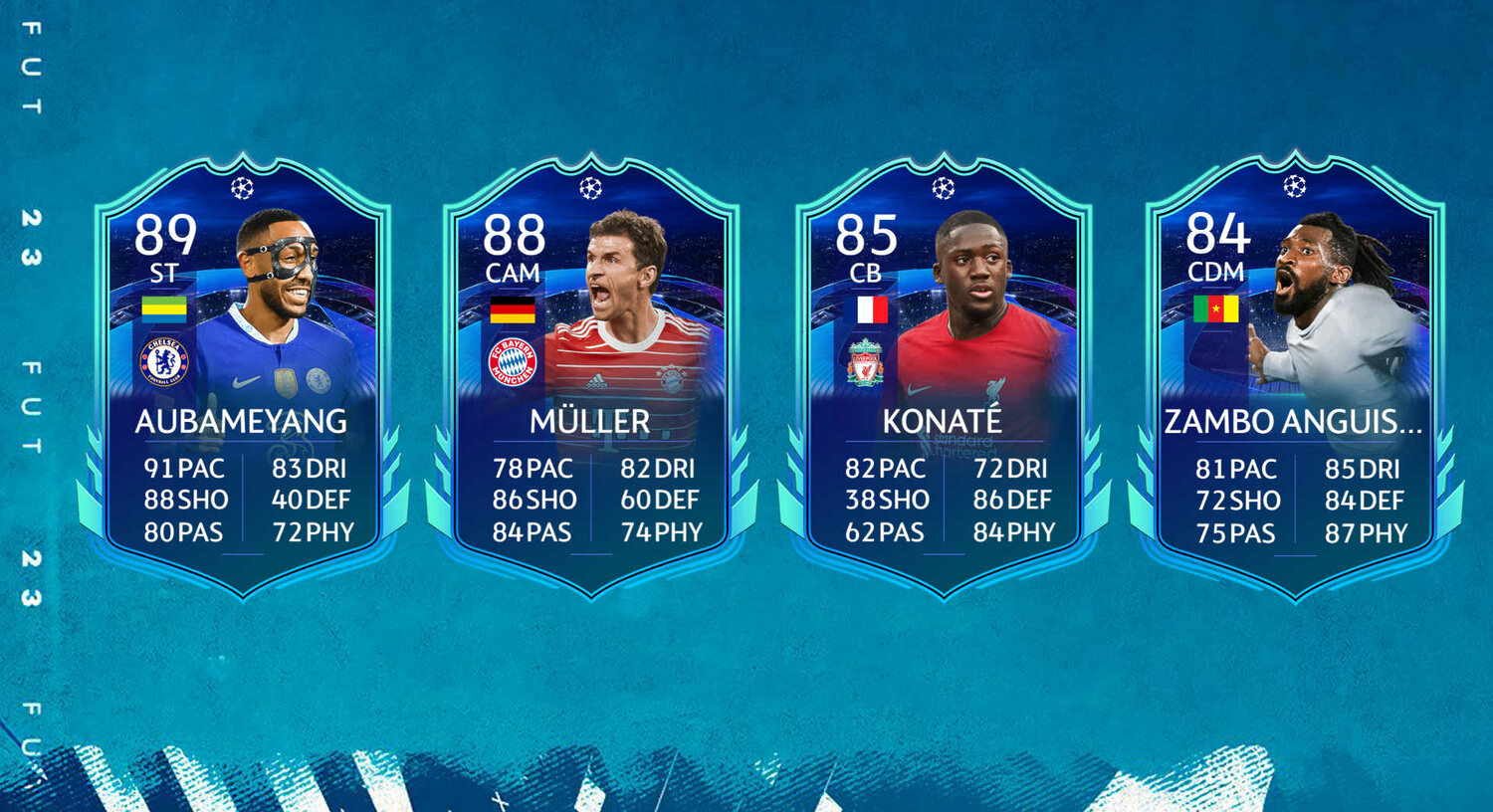
Task: Select the Cameroon flag on Zambo Anguissa's card
Action: pos(1216,310)
